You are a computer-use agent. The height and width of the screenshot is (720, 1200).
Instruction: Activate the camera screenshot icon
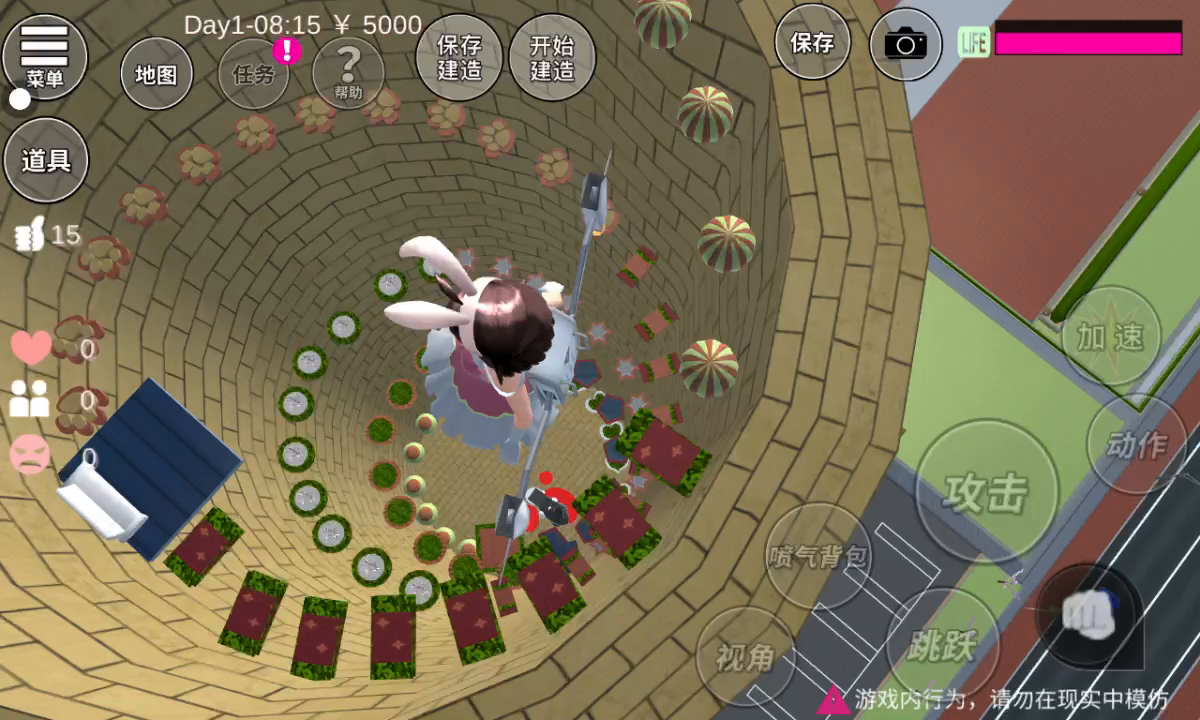pyautogui.click(x=906, y=45)
